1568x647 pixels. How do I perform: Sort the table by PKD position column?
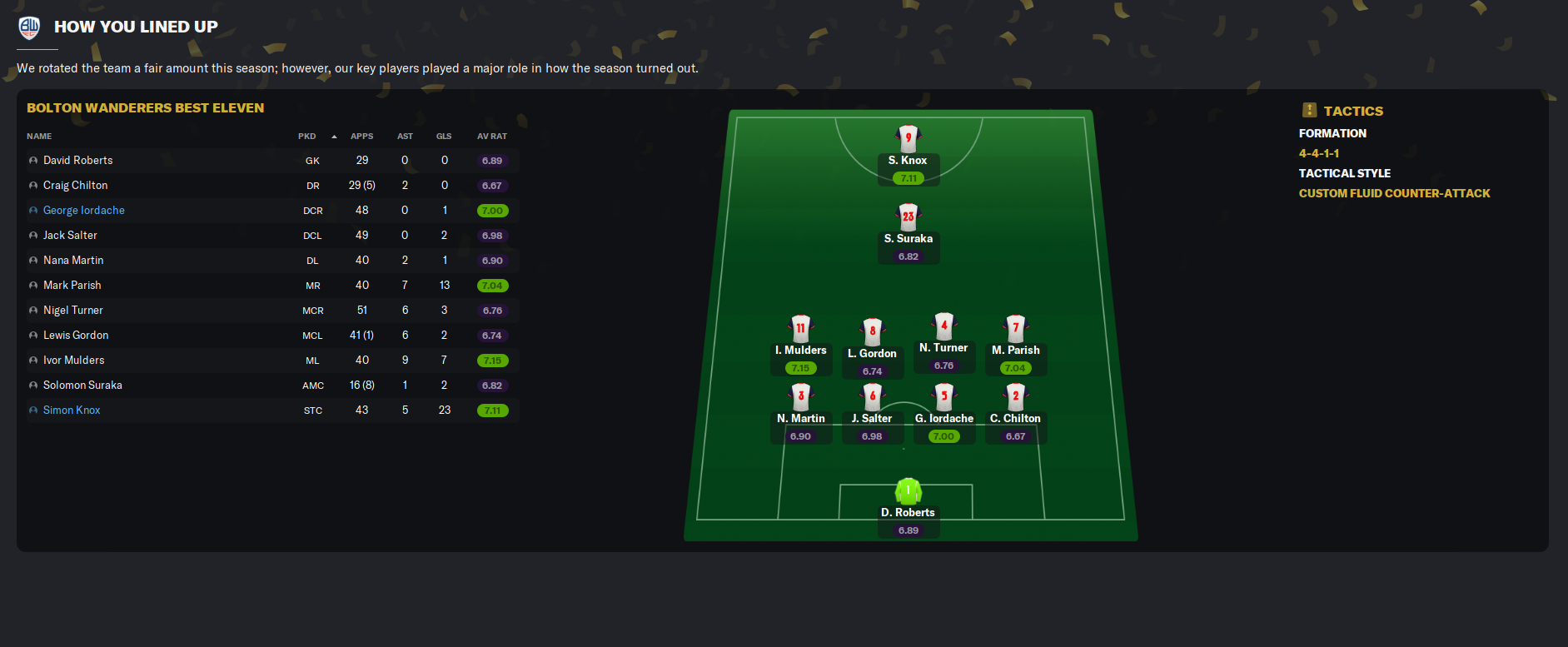[307, 137]
